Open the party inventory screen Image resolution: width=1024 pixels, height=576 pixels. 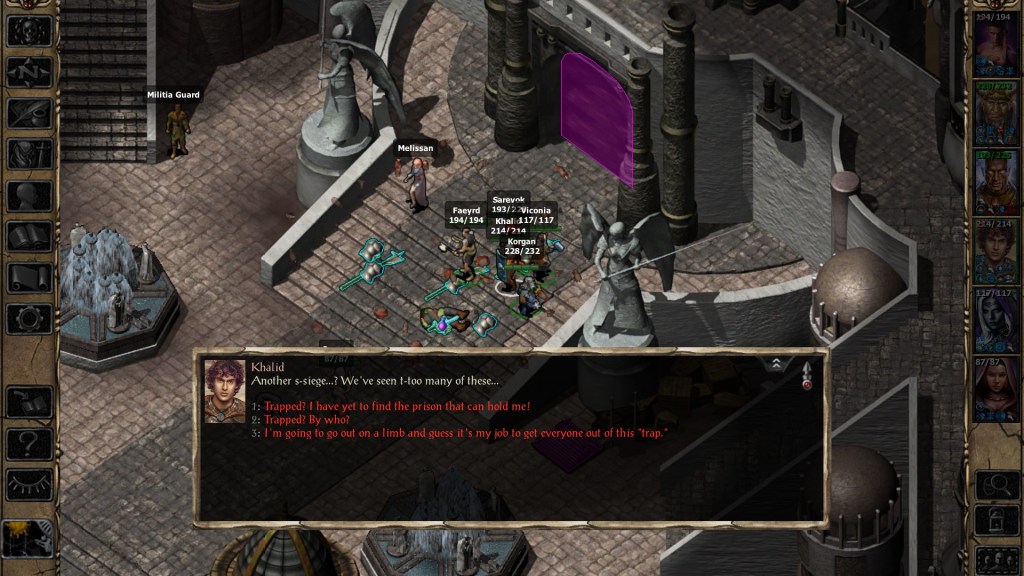coord(29,154)
